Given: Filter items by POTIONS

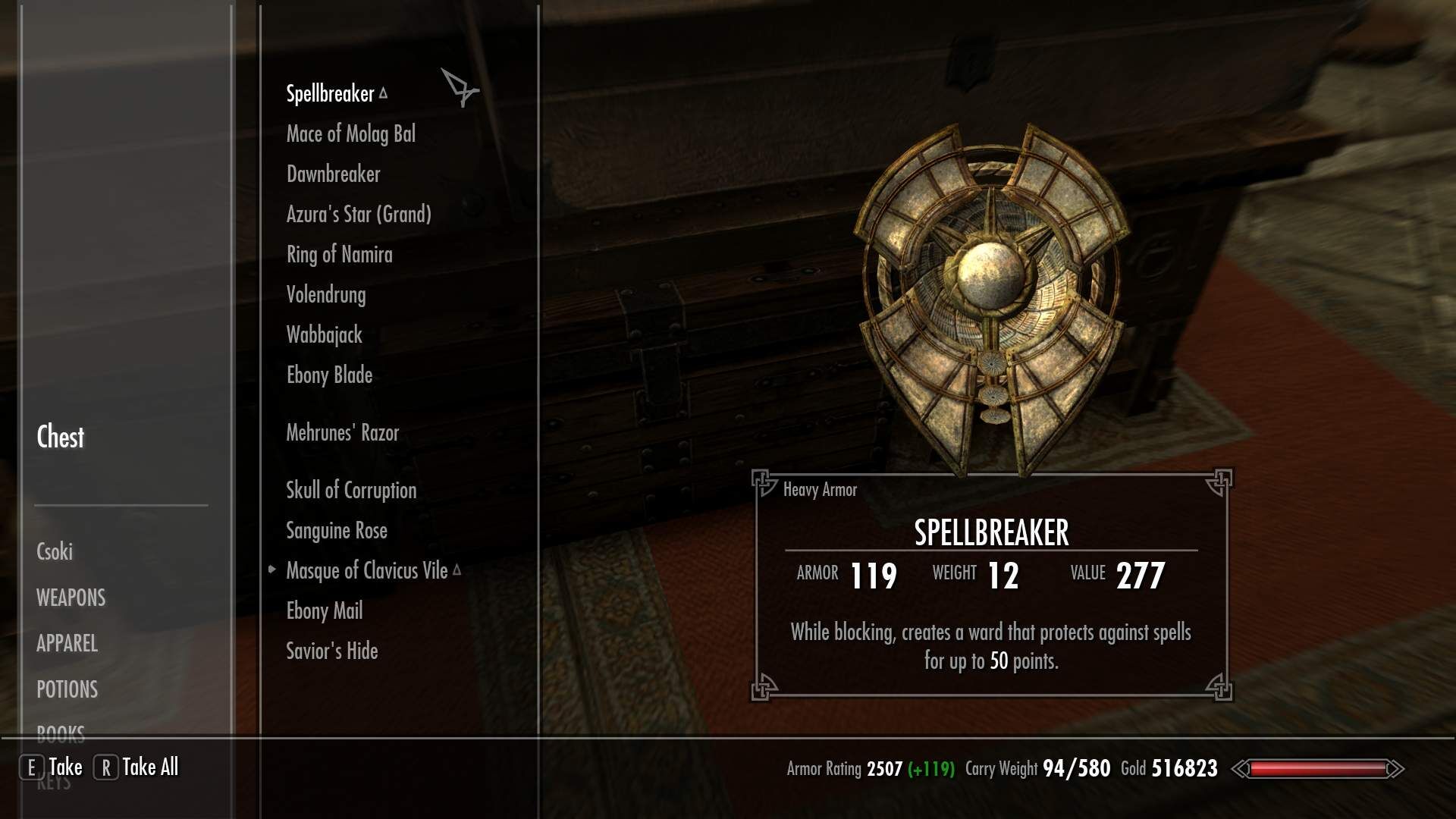Looking at the screenshot, I should (67, 690).
